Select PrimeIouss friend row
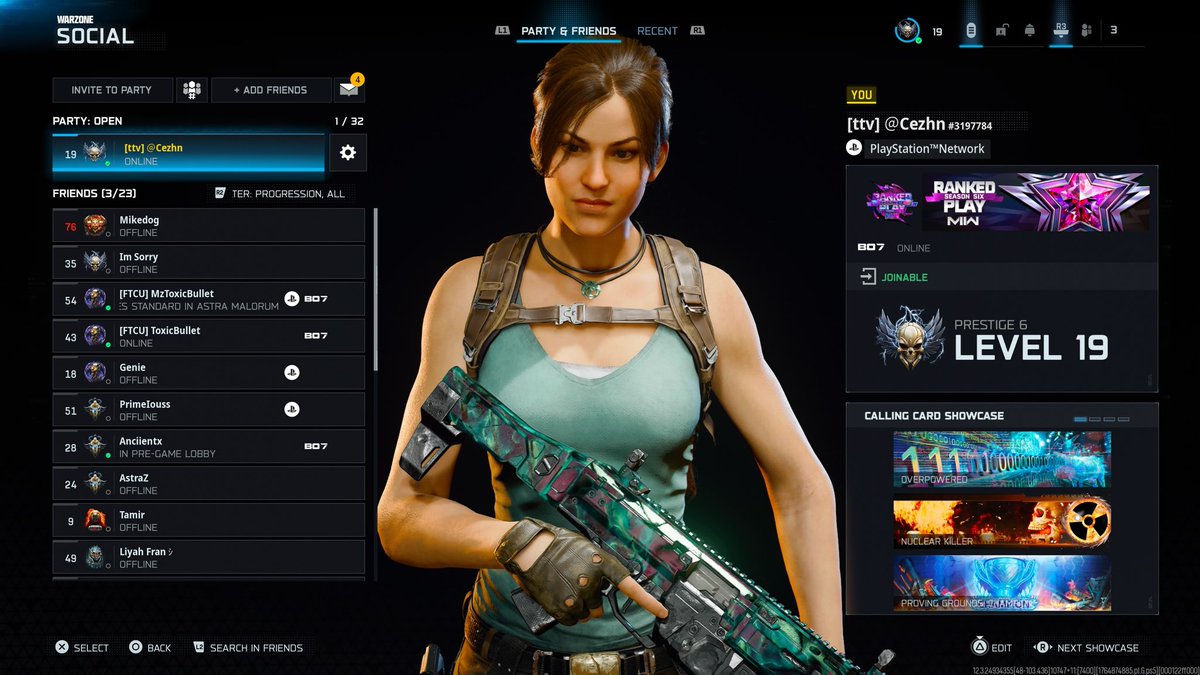The height and width of the screenshot is (675, 1200). pyautogui.click(x=208, y=410)
